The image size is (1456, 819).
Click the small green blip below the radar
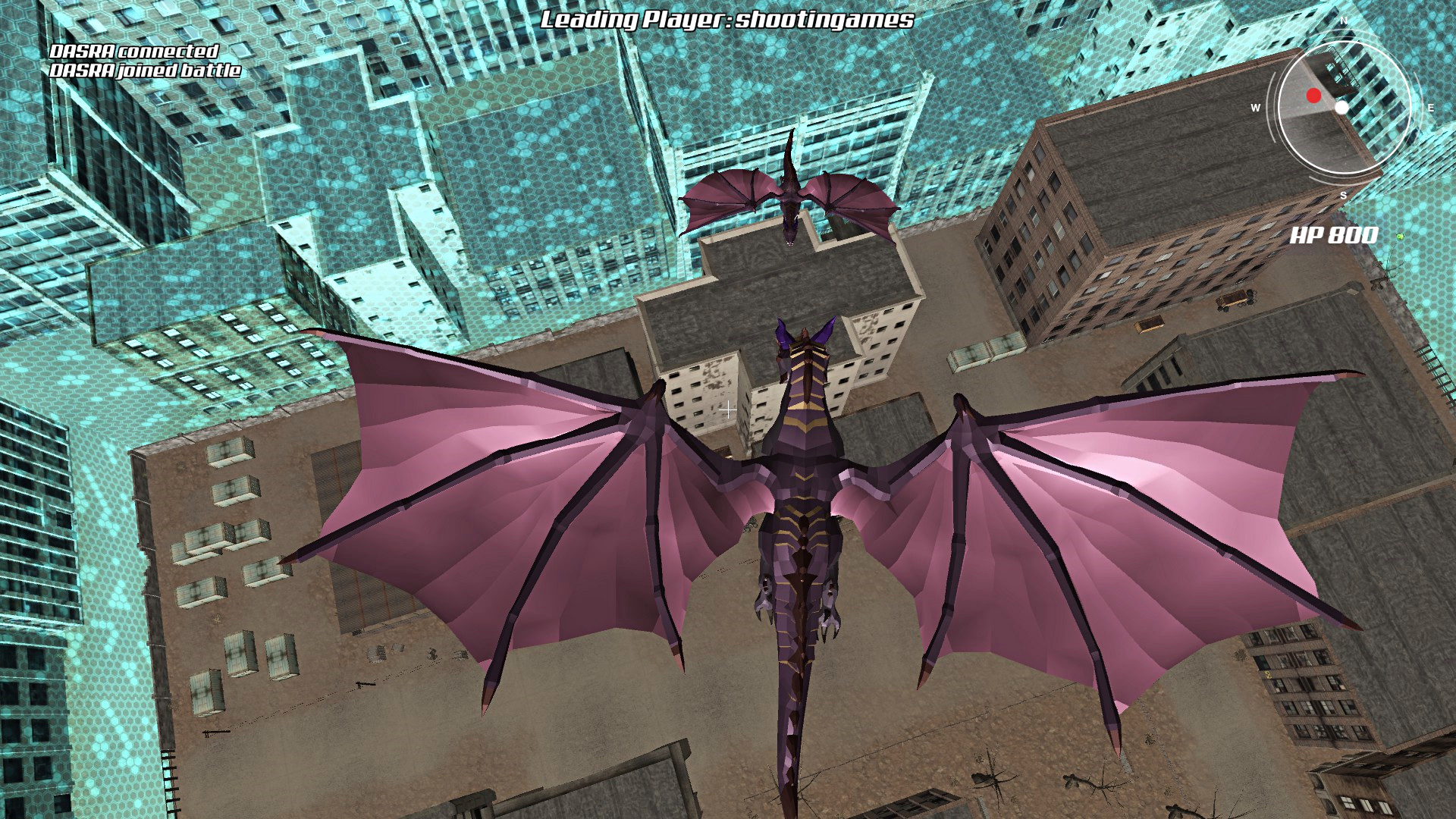pyautogui.click(x=1399, y=237)
